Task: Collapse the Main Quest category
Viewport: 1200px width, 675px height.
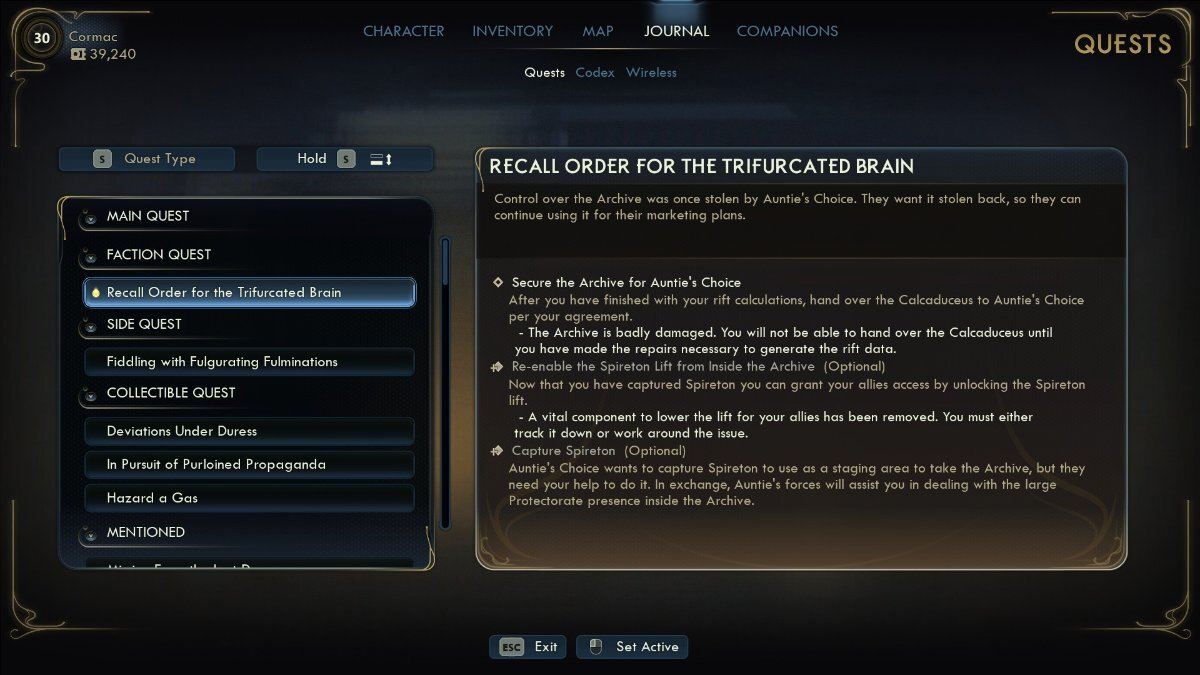Action: [x=147, y=216]
